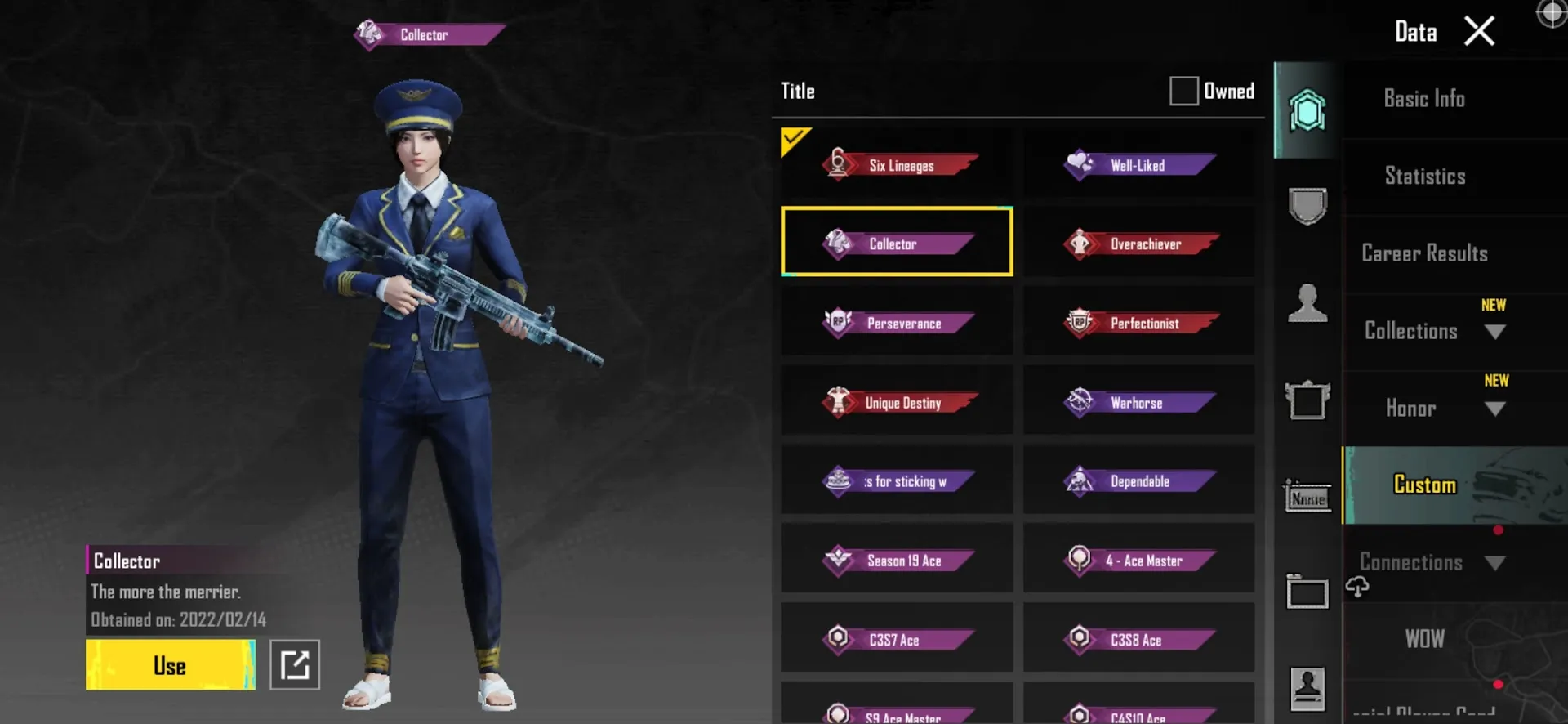Select the Perfectionist title

coord(1138,323)
